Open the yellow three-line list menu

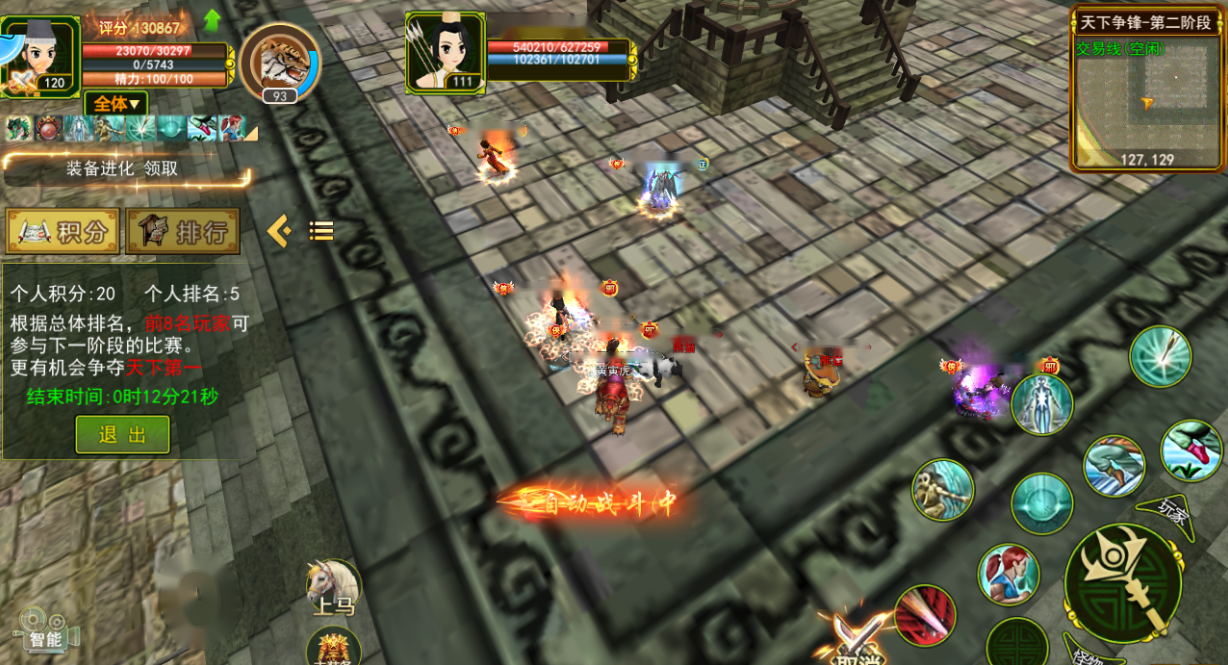(321, 232)
